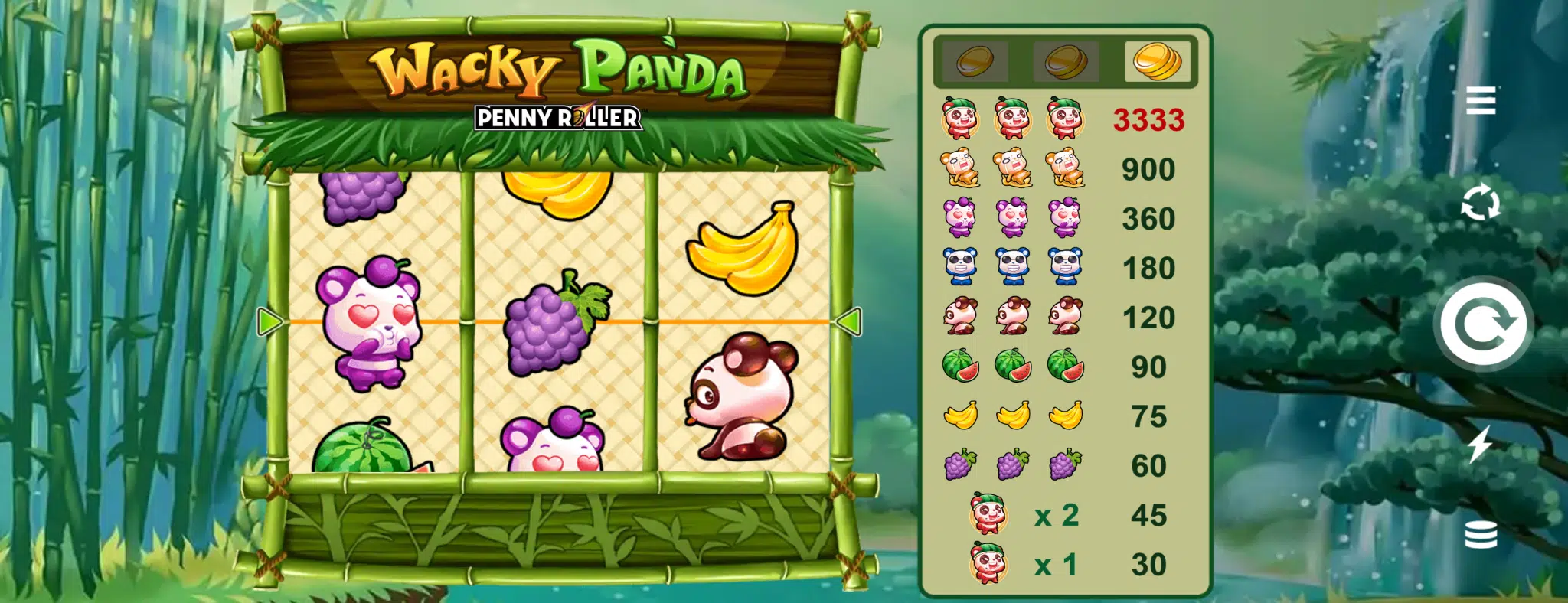Spin the reels with the big button
Image resolution: width=1568 pixels, height=603 pixels.
1483,324
